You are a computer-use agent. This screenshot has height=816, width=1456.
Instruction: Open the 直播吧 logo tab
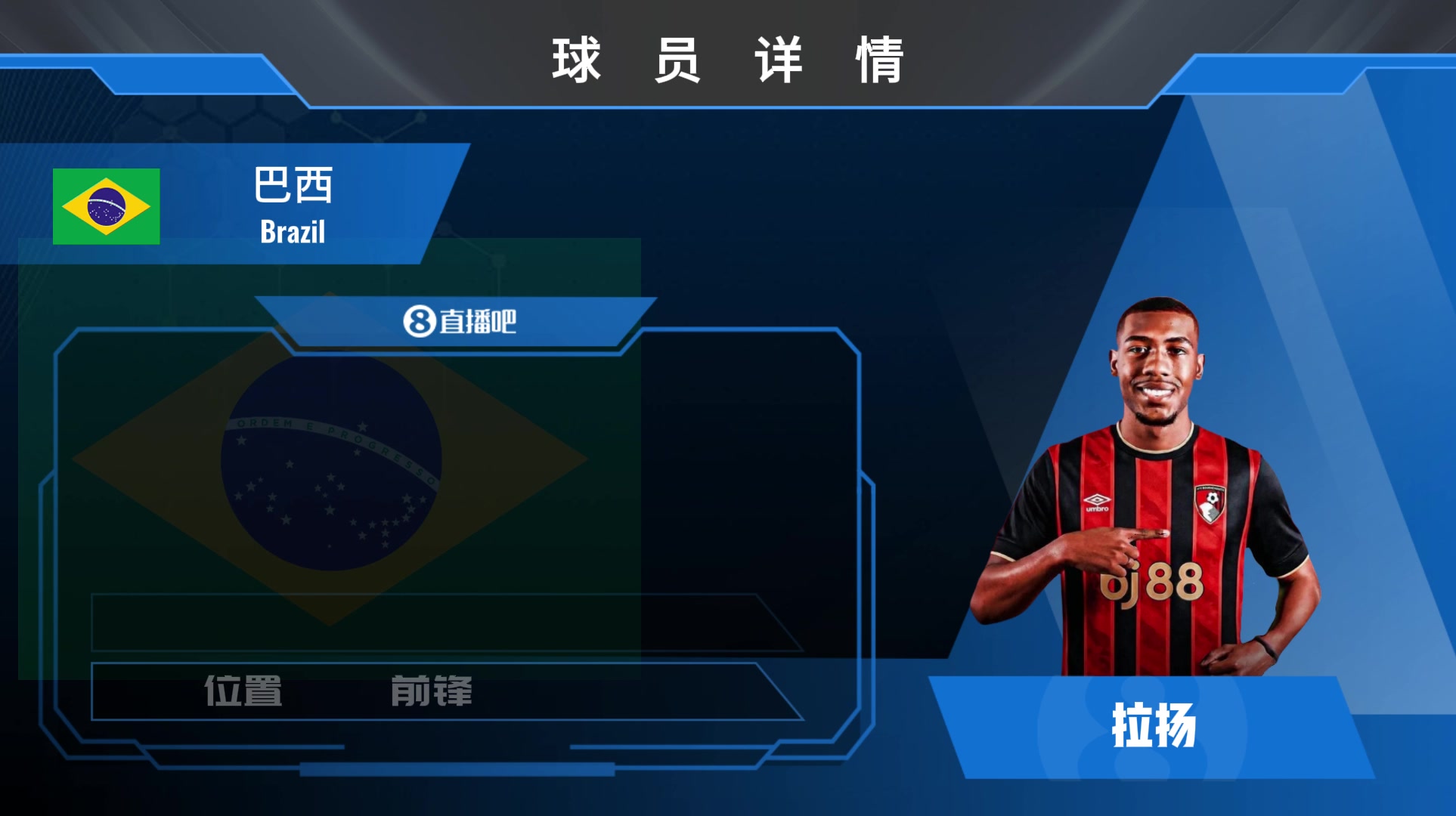tap(459, 321)
